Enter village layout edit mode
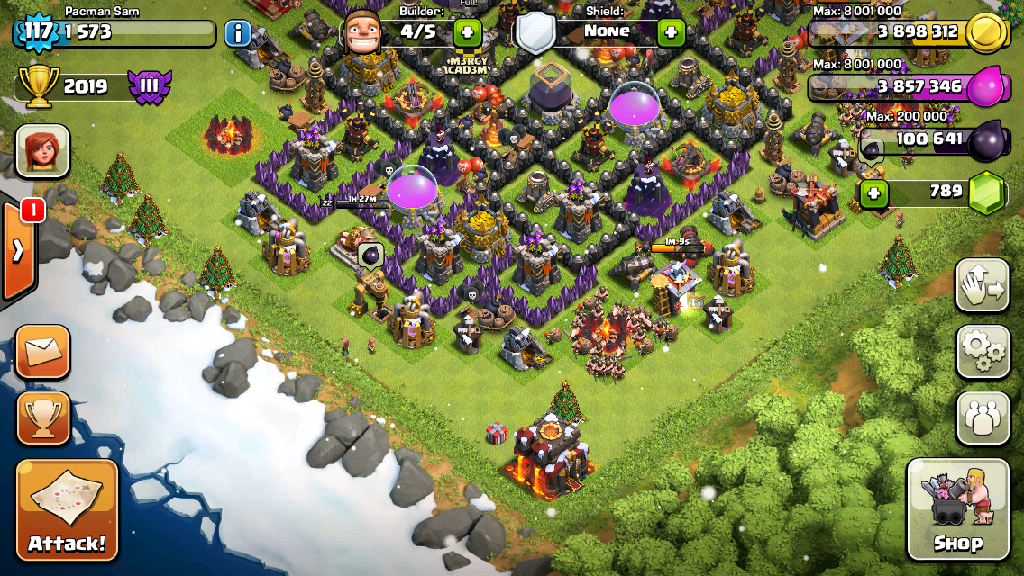 [982, 287]
